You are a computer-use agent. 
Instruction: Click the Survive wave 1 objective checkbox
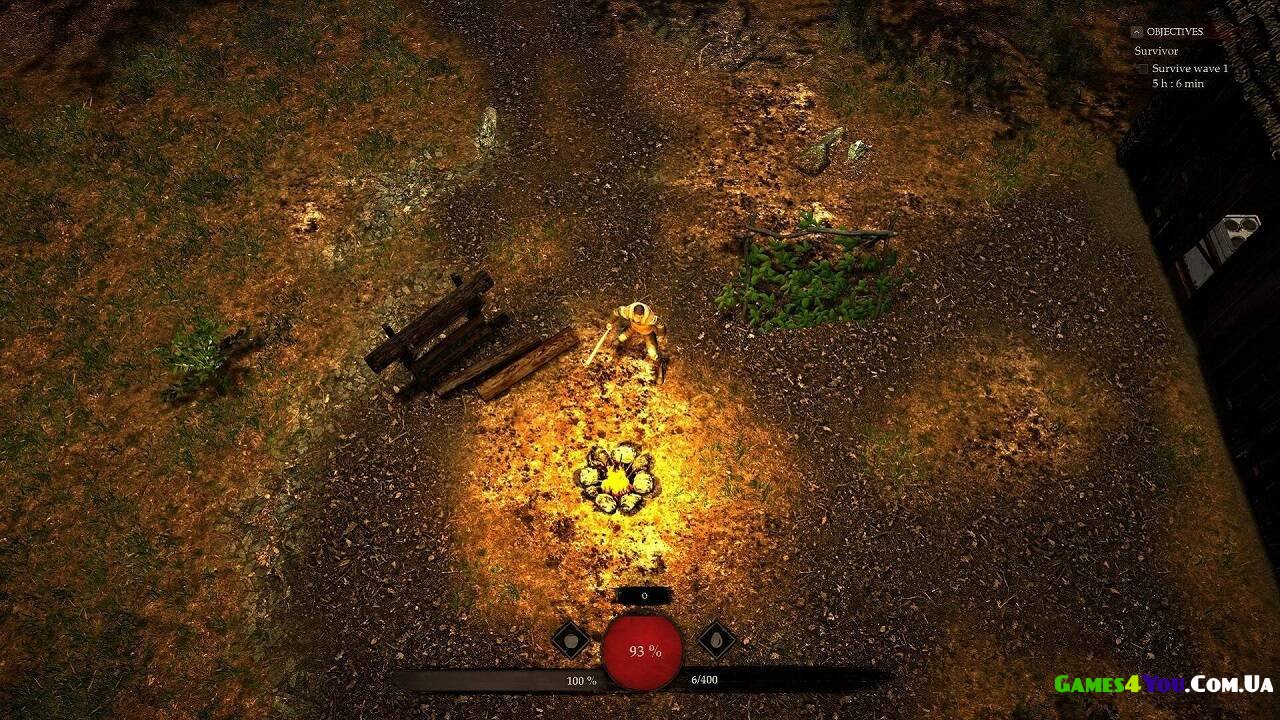[1142, 69]
